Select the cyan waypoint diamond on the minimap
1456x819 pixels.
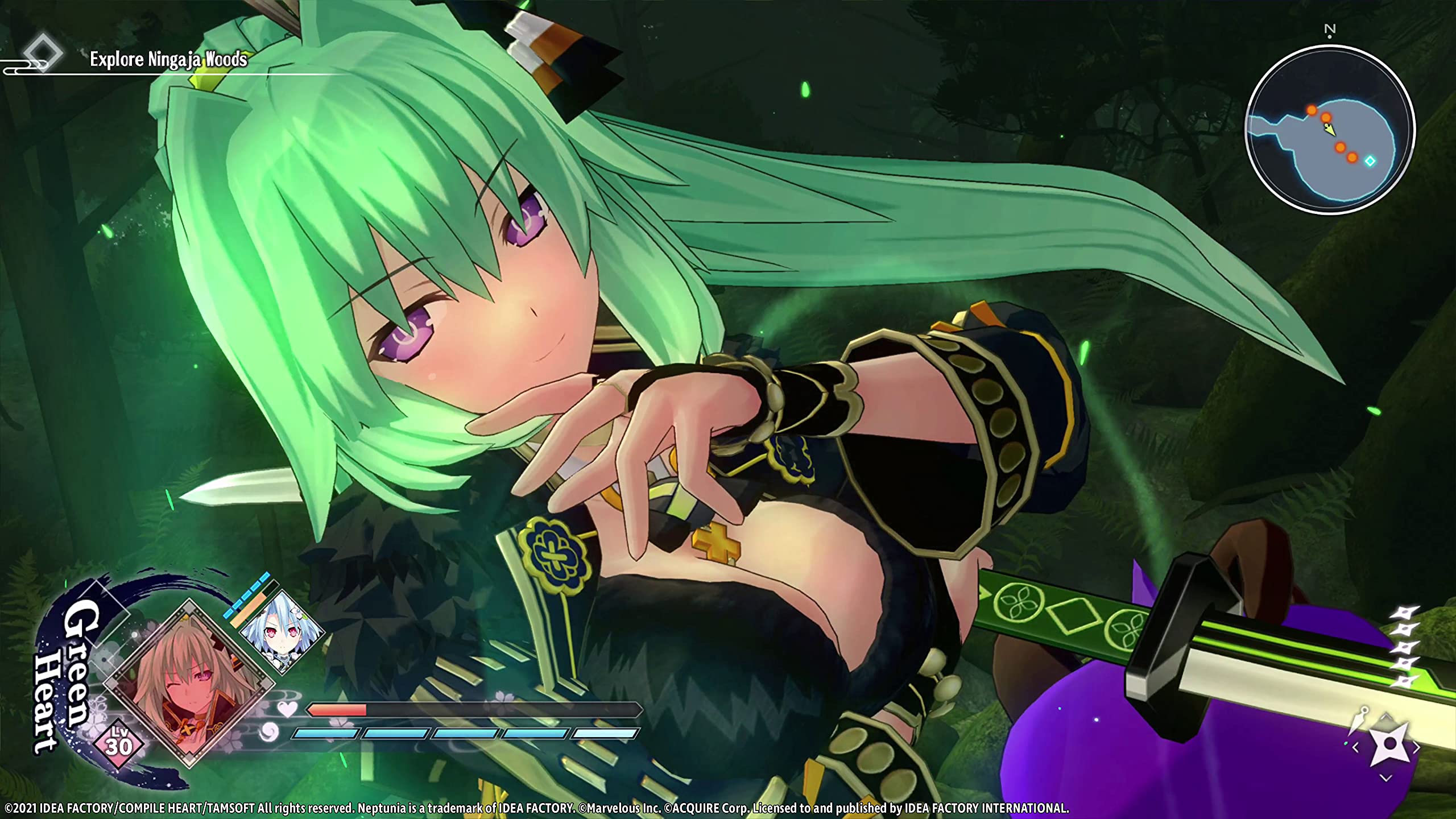click(x=1371, y=160)
